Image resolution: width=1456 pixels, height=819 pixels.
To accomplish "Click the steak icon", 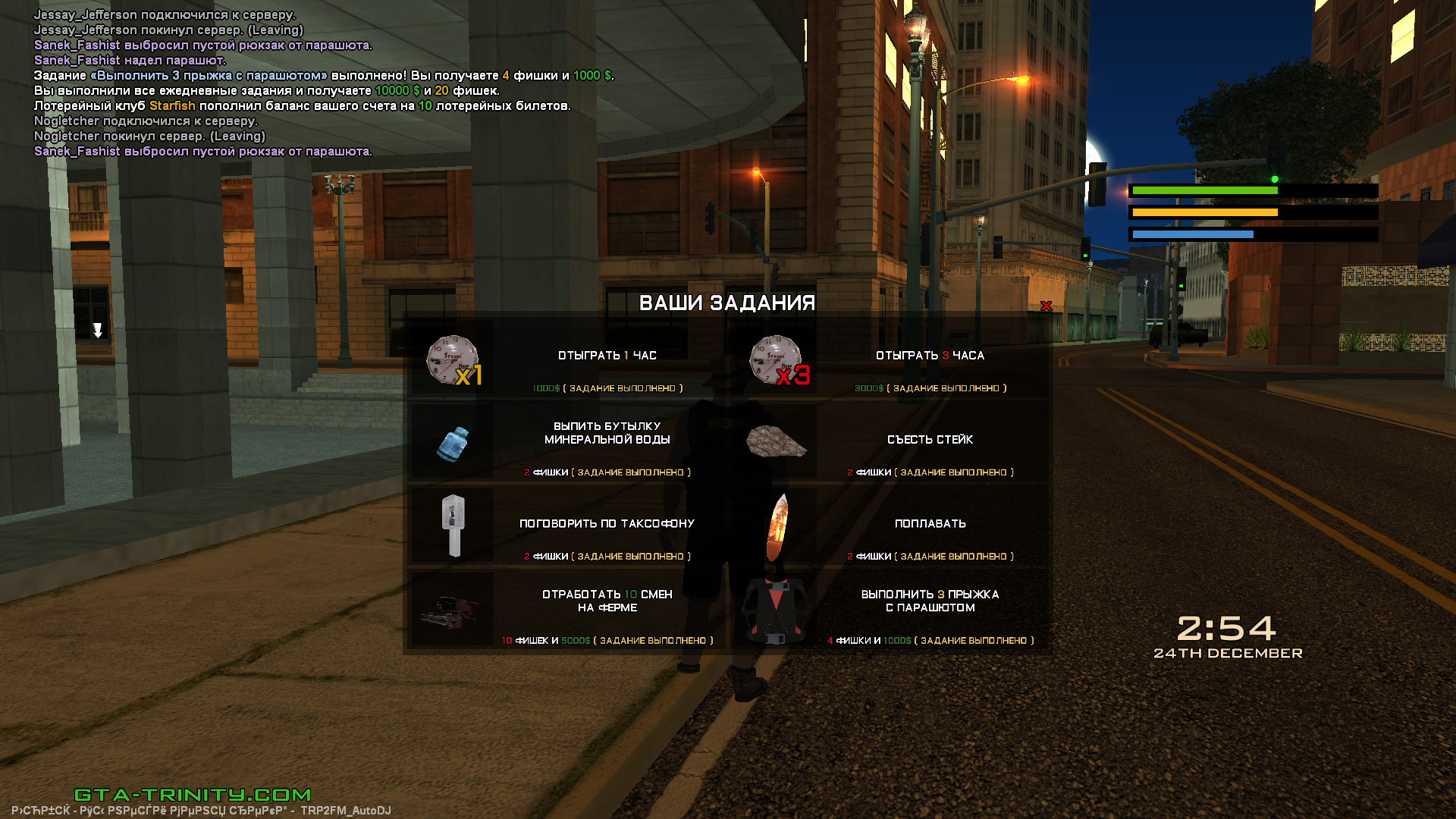I will pos(776,441).
